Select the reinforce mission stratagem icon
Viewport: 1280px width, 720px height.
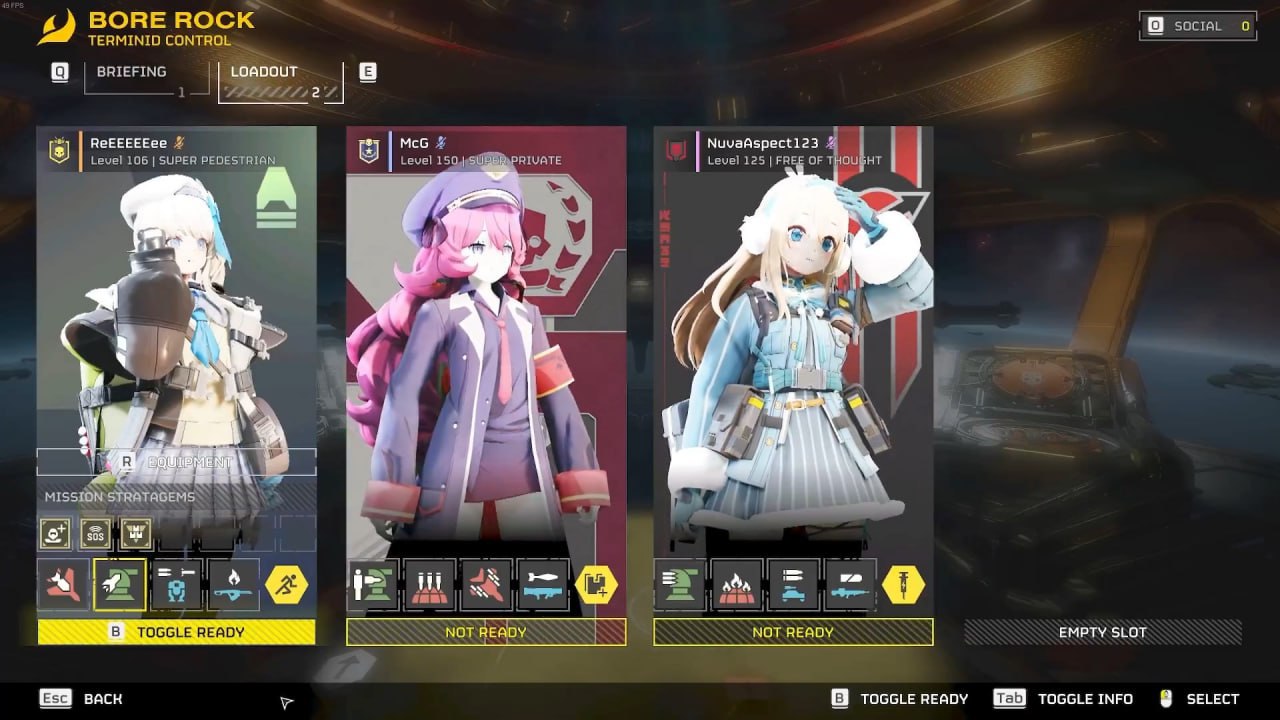56,534
